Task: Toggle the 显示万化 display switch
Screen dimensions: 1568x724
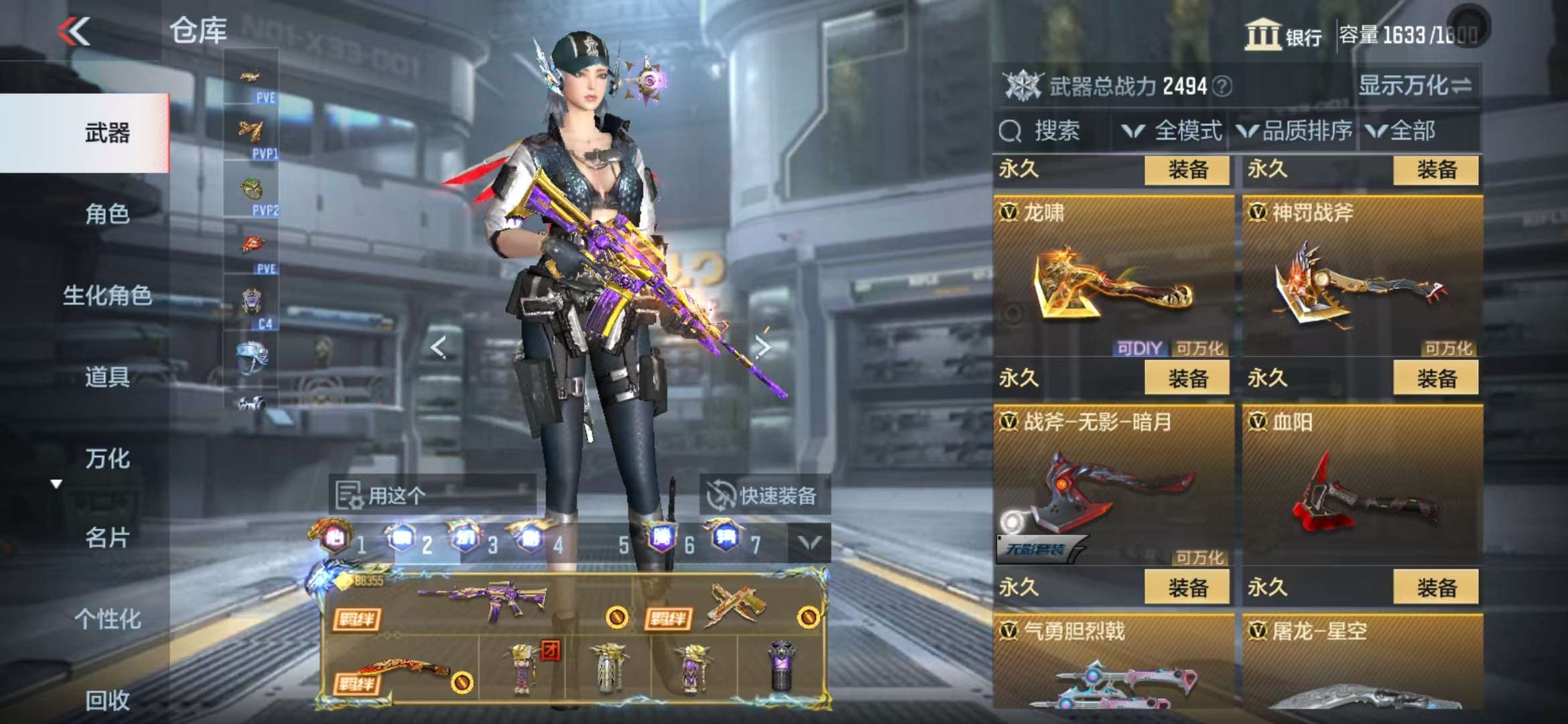Action: pos(1414,86)
